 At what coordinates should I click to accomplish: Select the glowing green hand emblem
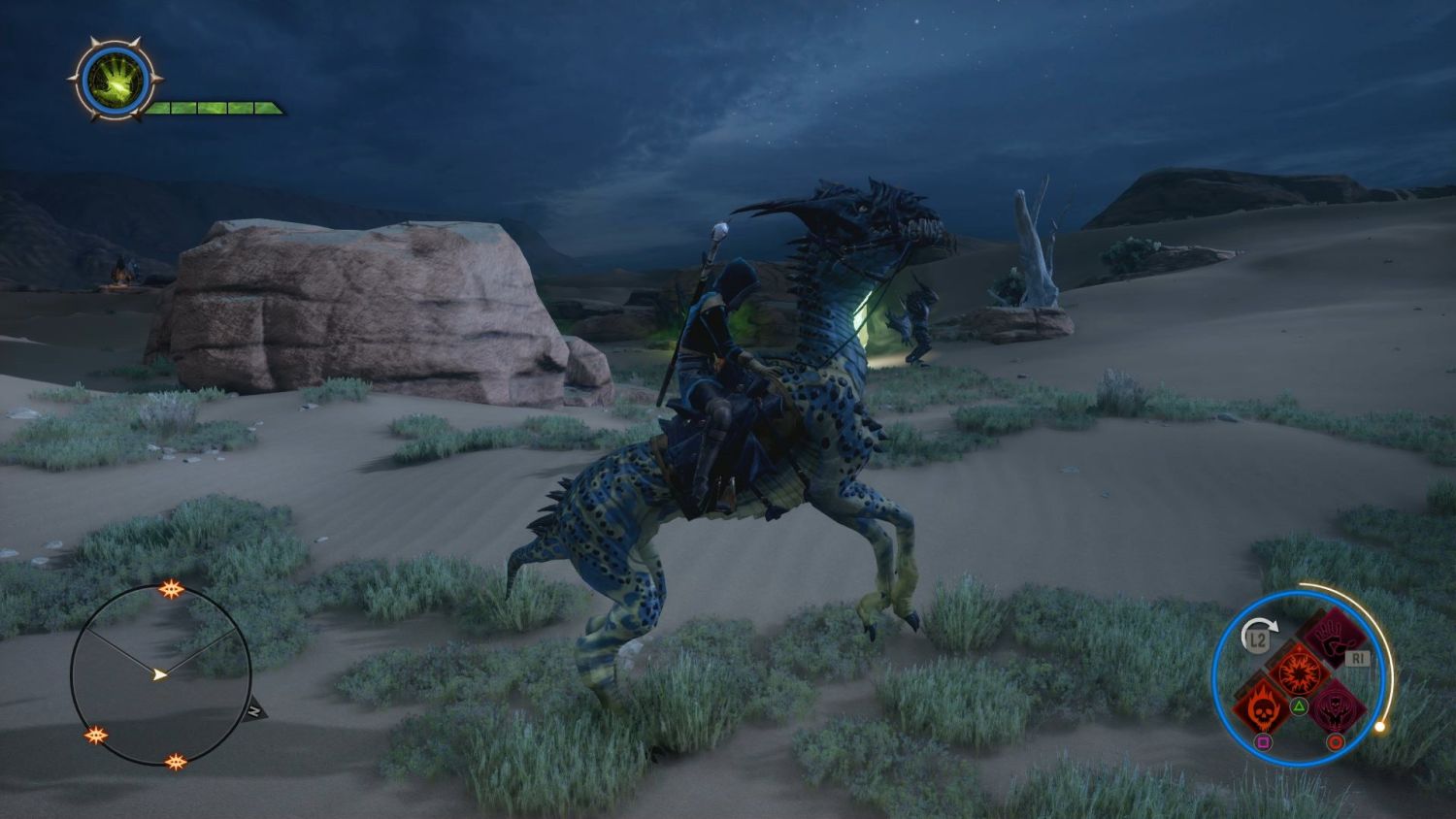tap(116, 82)
